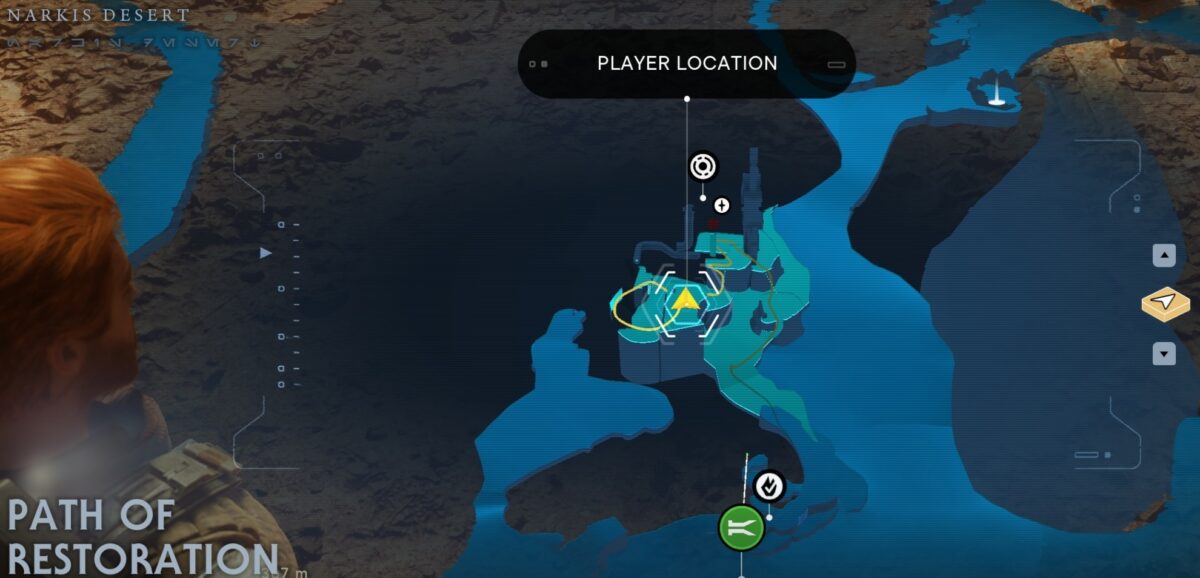
Task: Select the yellow player location arrow
Action: [686, 300]
